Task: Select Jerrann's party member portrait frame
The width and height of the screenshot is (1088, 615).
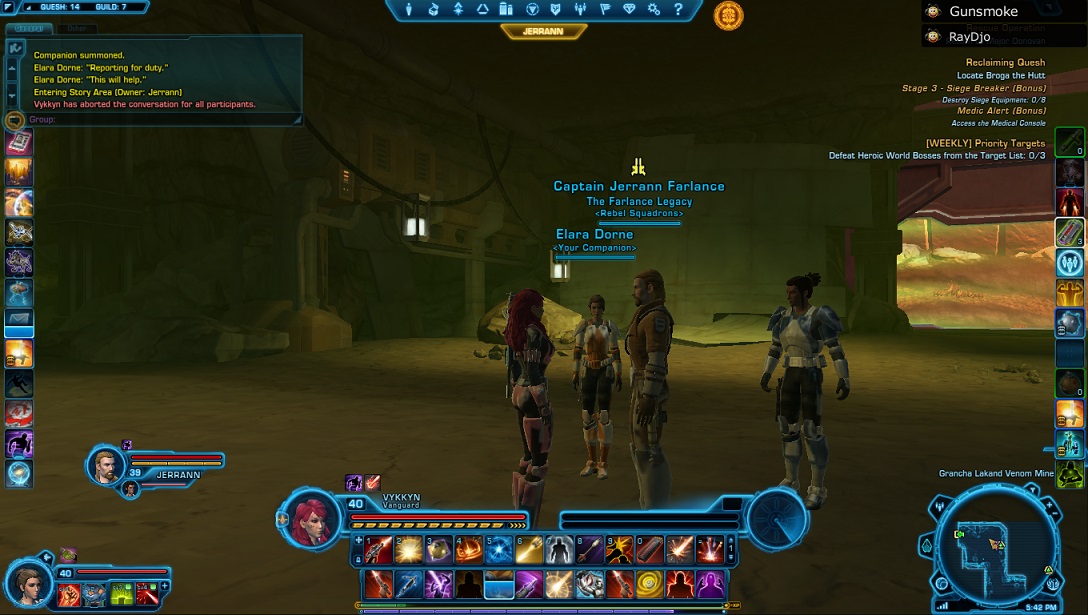Action: tap(106, 466)
